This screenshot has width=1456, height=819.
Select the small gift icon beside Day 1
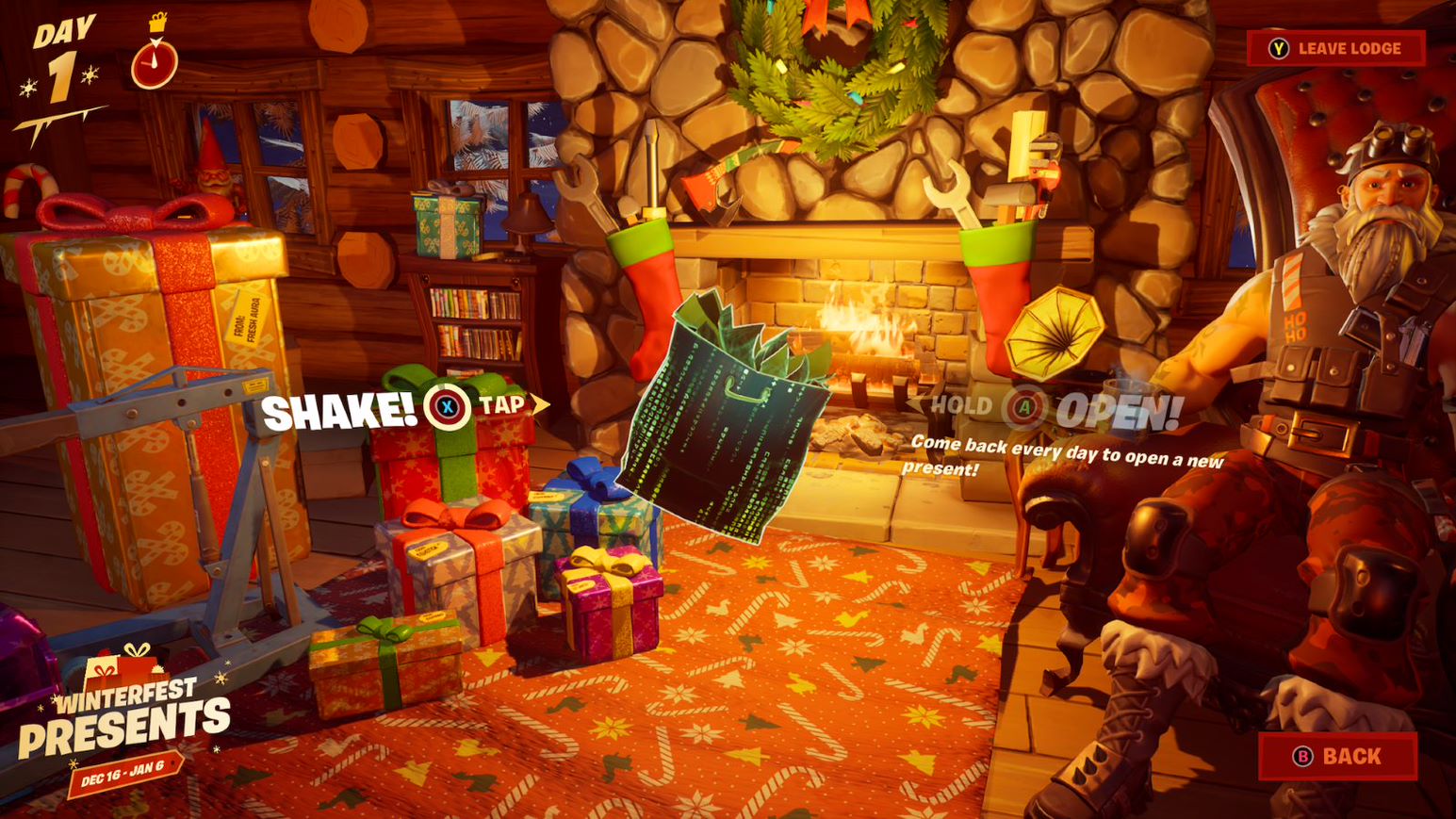[x=155, y=22]
